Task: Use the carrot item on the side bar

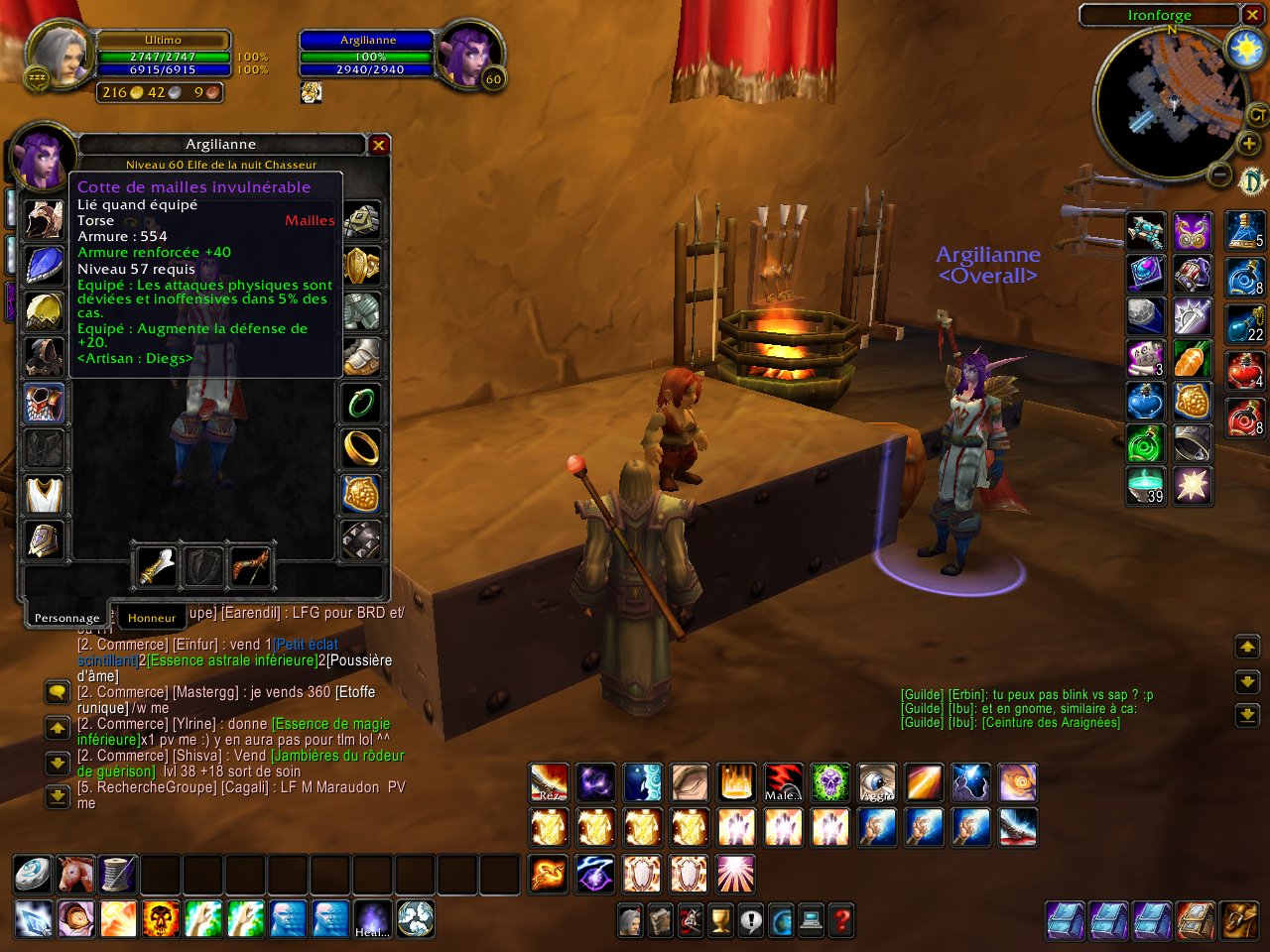Action: (x=1192, y=359)
